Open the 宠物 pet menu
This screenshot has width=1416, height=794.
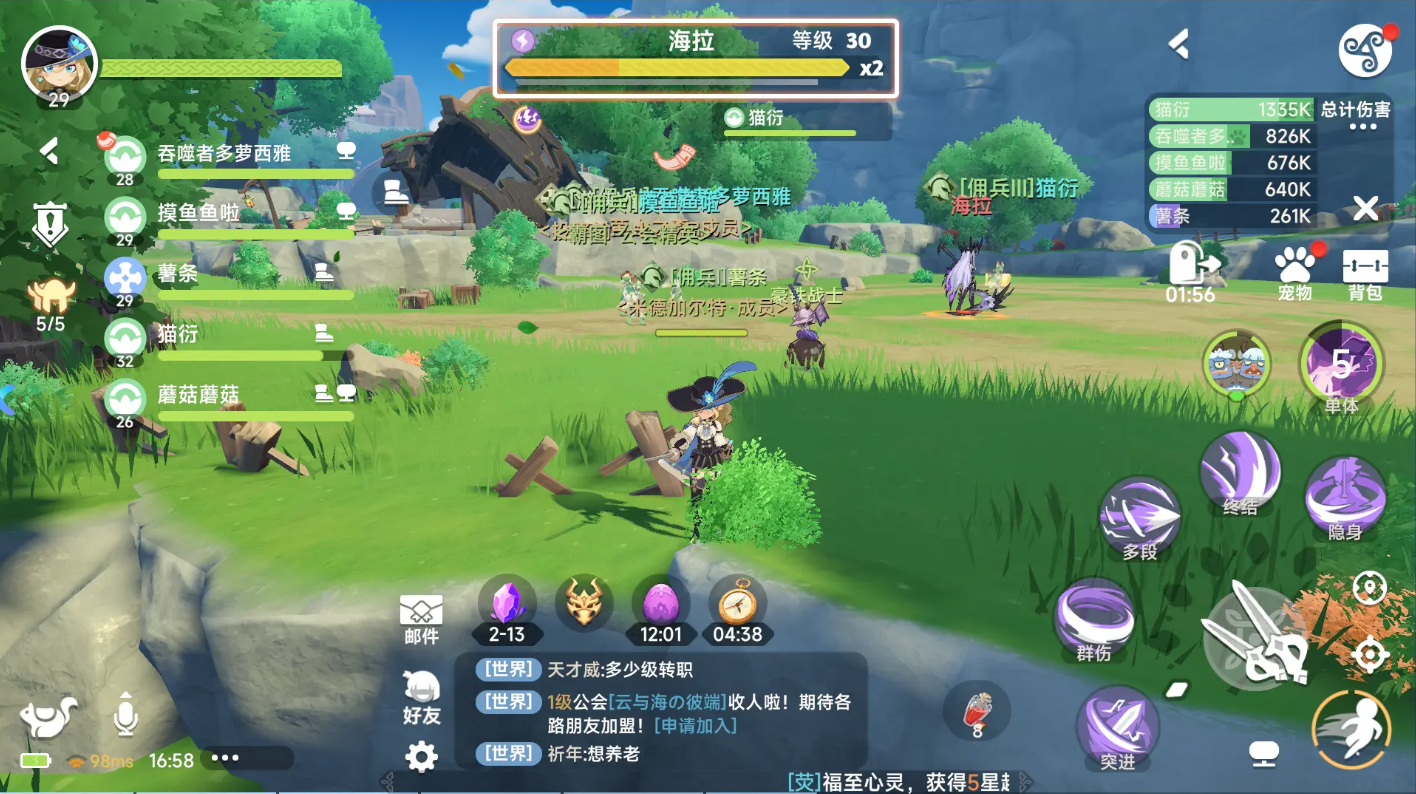pos(1295,274)
